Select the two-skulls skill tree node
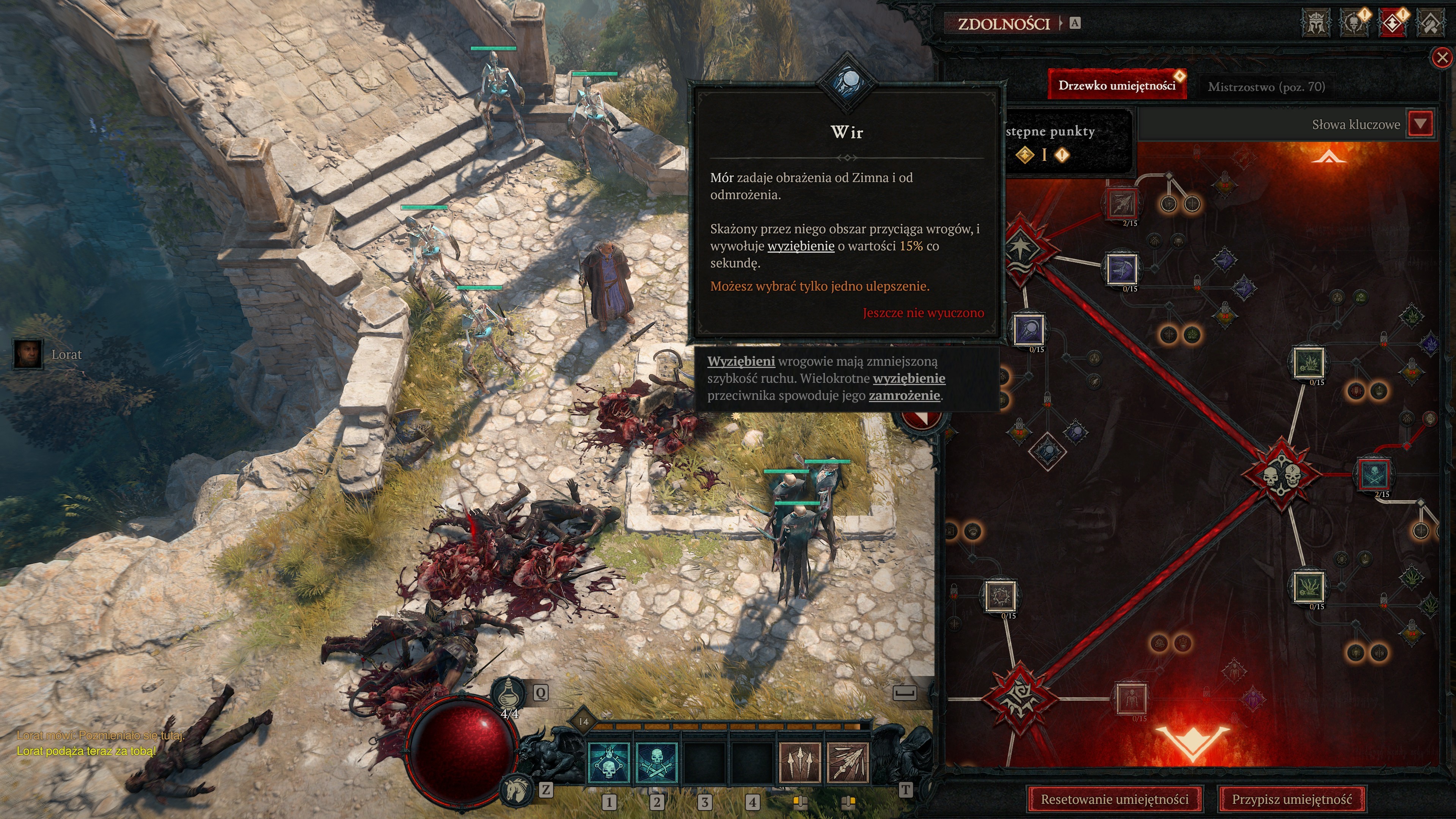This screenshot has height=819, width=1456. pyautogui.click(x=1281, y=474)
